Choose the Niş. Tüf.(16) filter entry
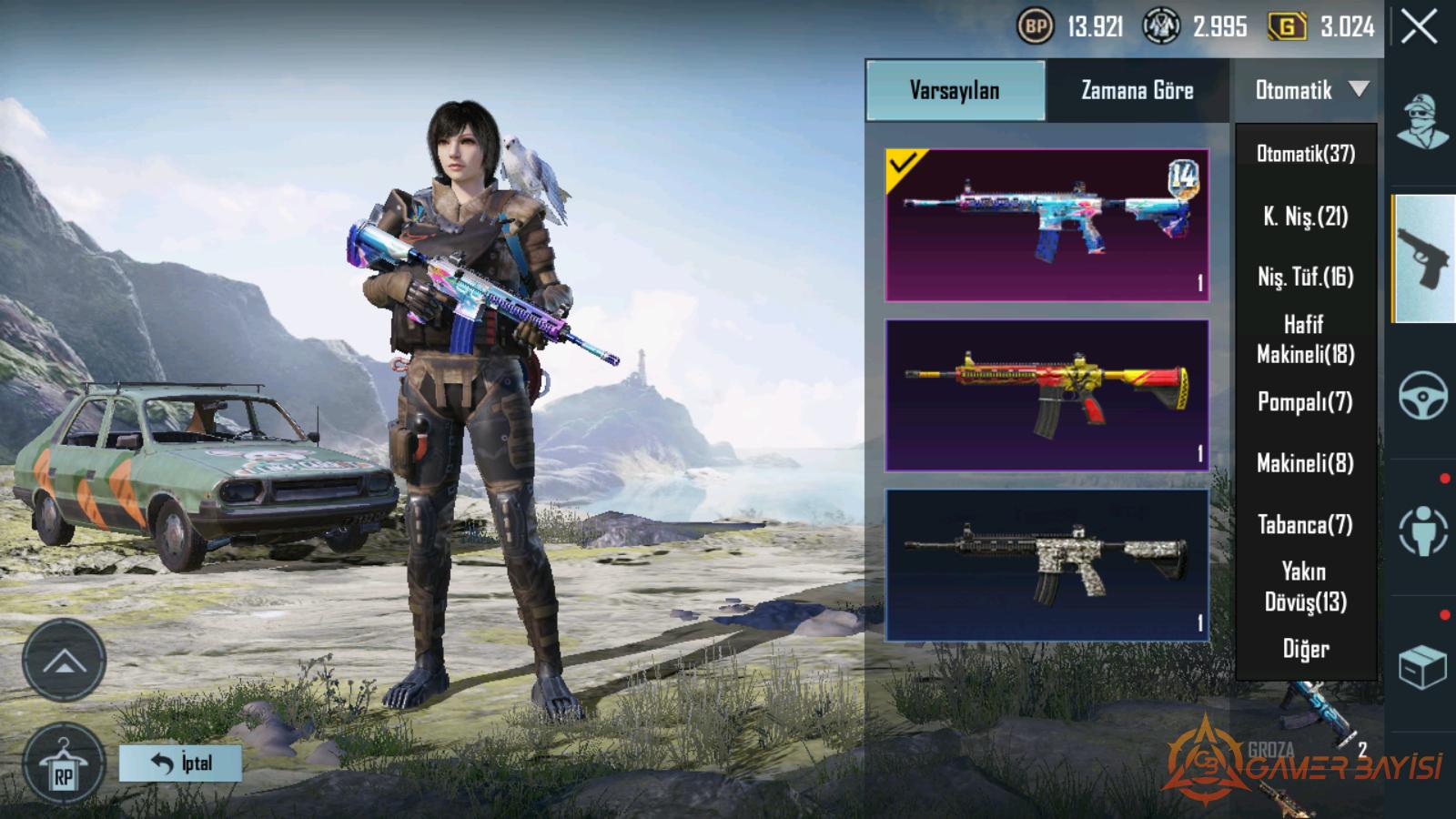The image size is (1456, 819). 1306,277
